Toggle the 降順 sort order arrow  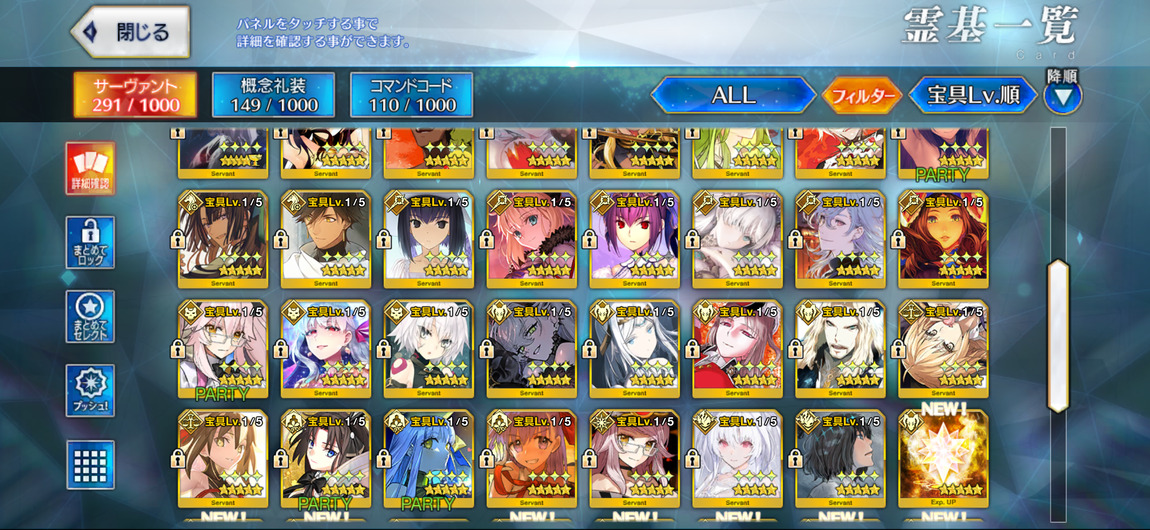coord(1062,95)
